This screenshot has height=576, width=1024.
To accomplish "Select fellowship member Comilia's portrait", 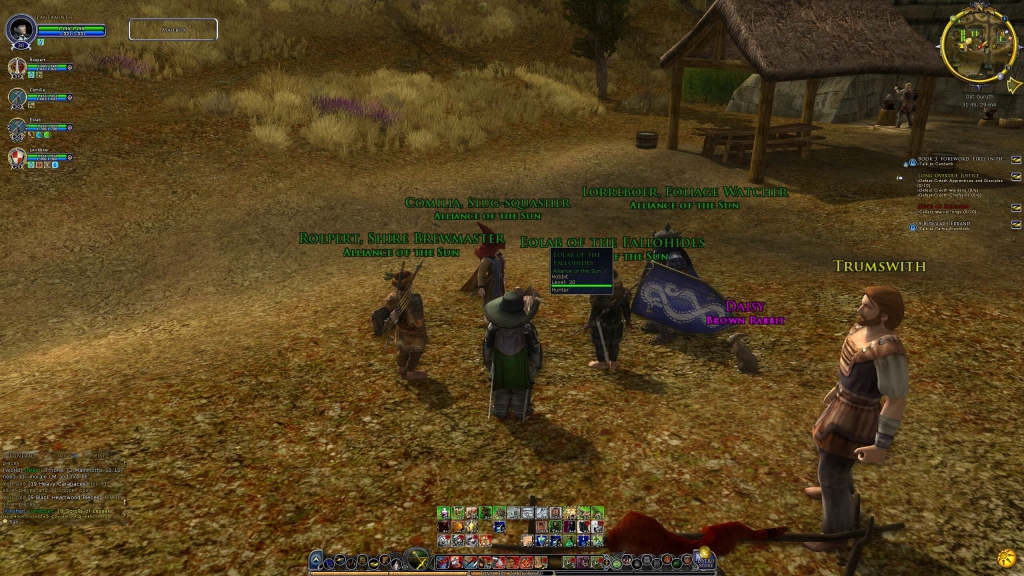I will (x=18, y=98).
